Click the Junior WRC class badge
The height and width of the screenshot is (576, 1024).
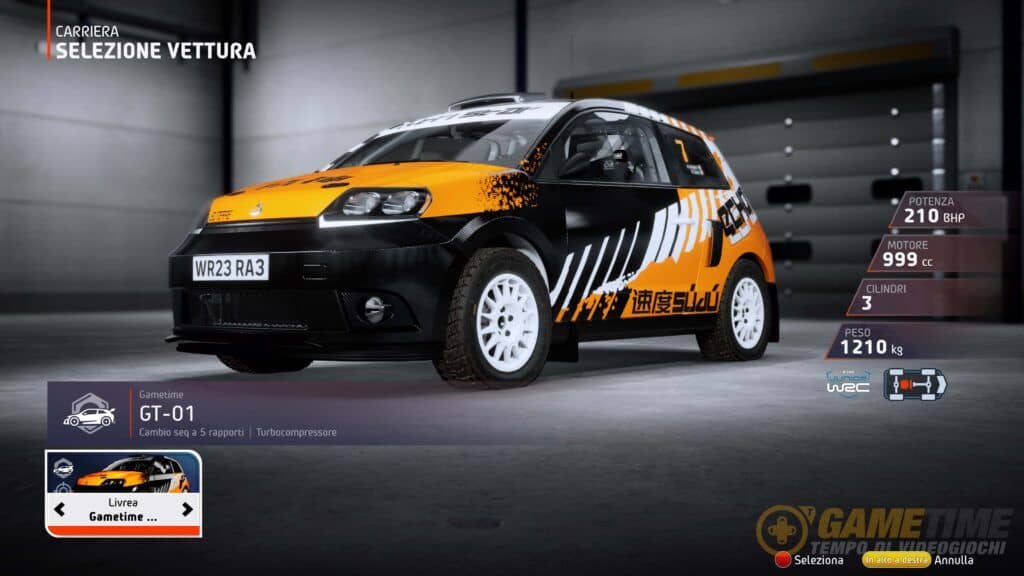point(847,385)
